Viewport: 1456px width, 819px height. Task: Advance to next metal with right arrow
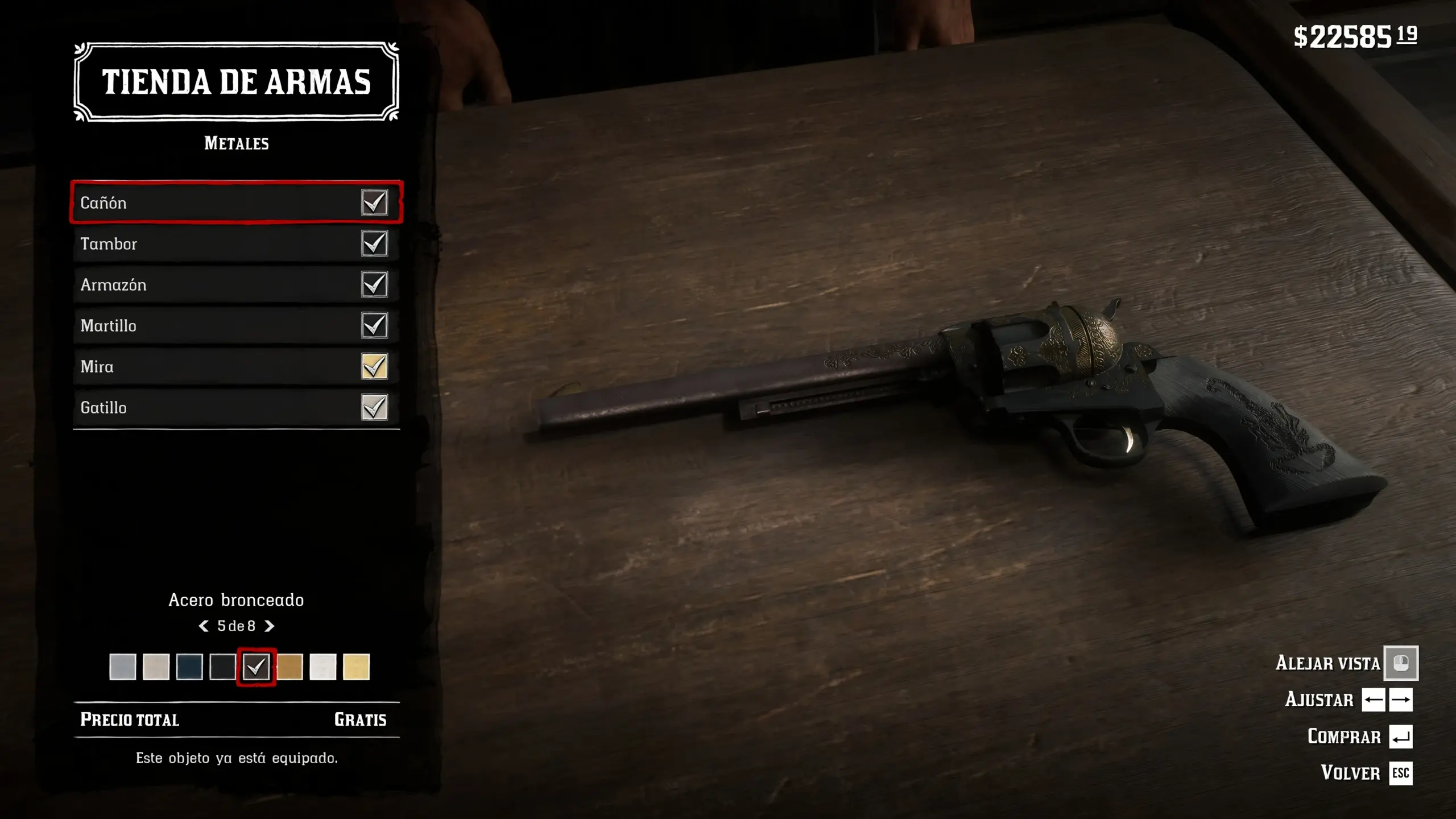coord(270,626)
